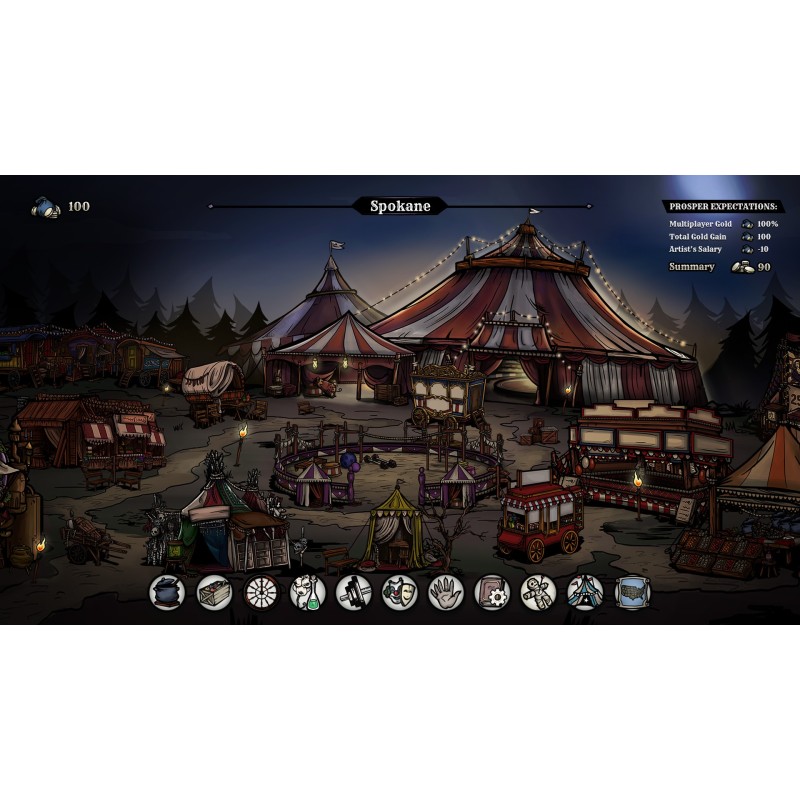
Task: Select the wooden crate icon
Action: [214, 592]
